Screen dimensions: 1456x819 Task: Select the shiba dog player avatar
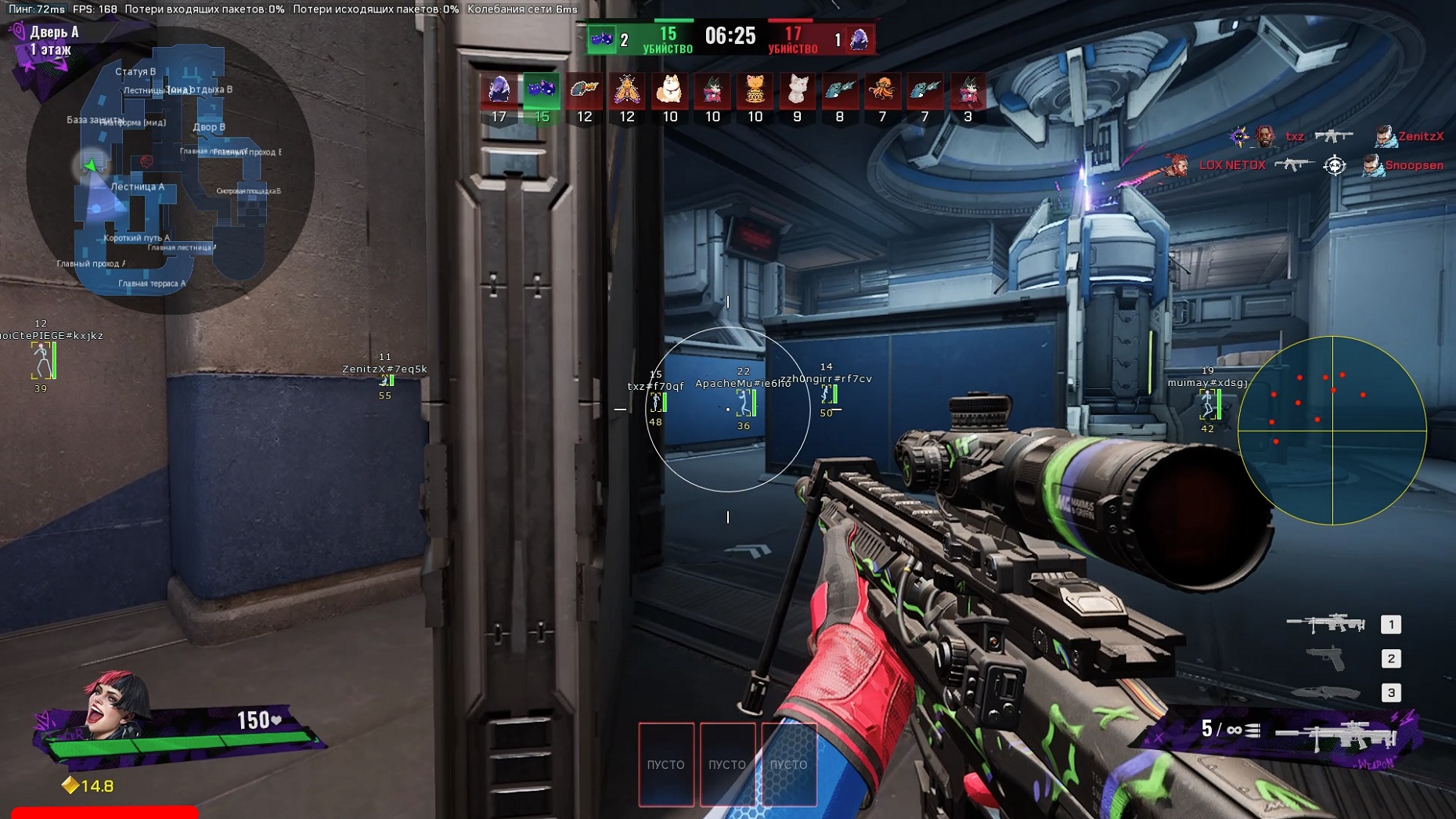tap(669, 90)
